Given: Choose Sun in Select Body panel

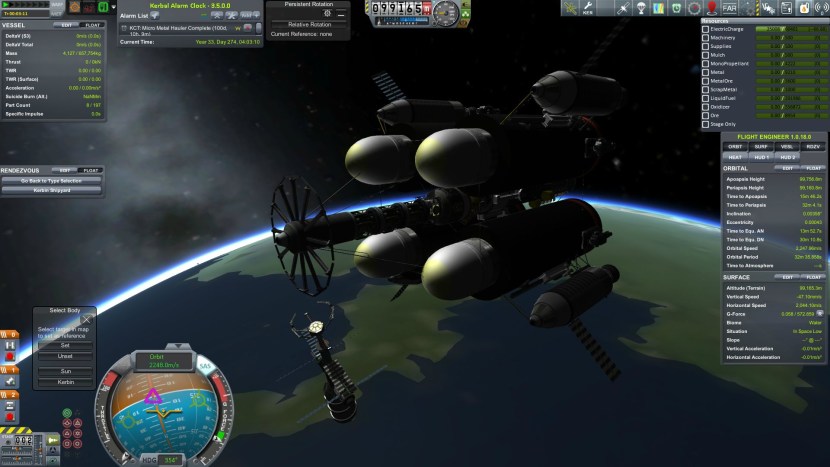Looking at the screenshot, I should pyautogui.click(x=65, y=370).
